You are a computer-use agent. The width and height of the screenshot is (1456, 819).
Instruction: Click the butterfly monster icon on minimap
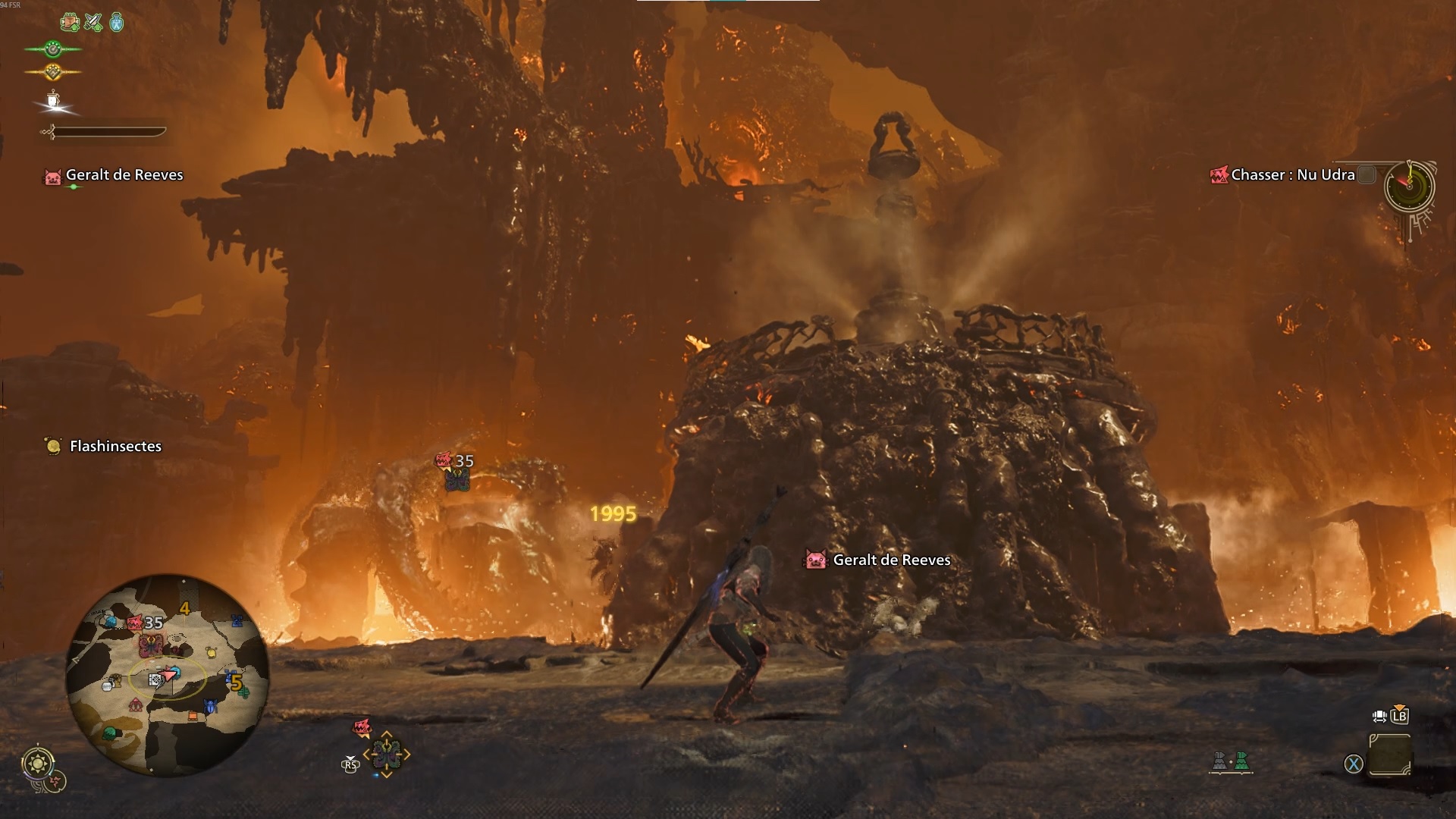click(x=152, y=646)
